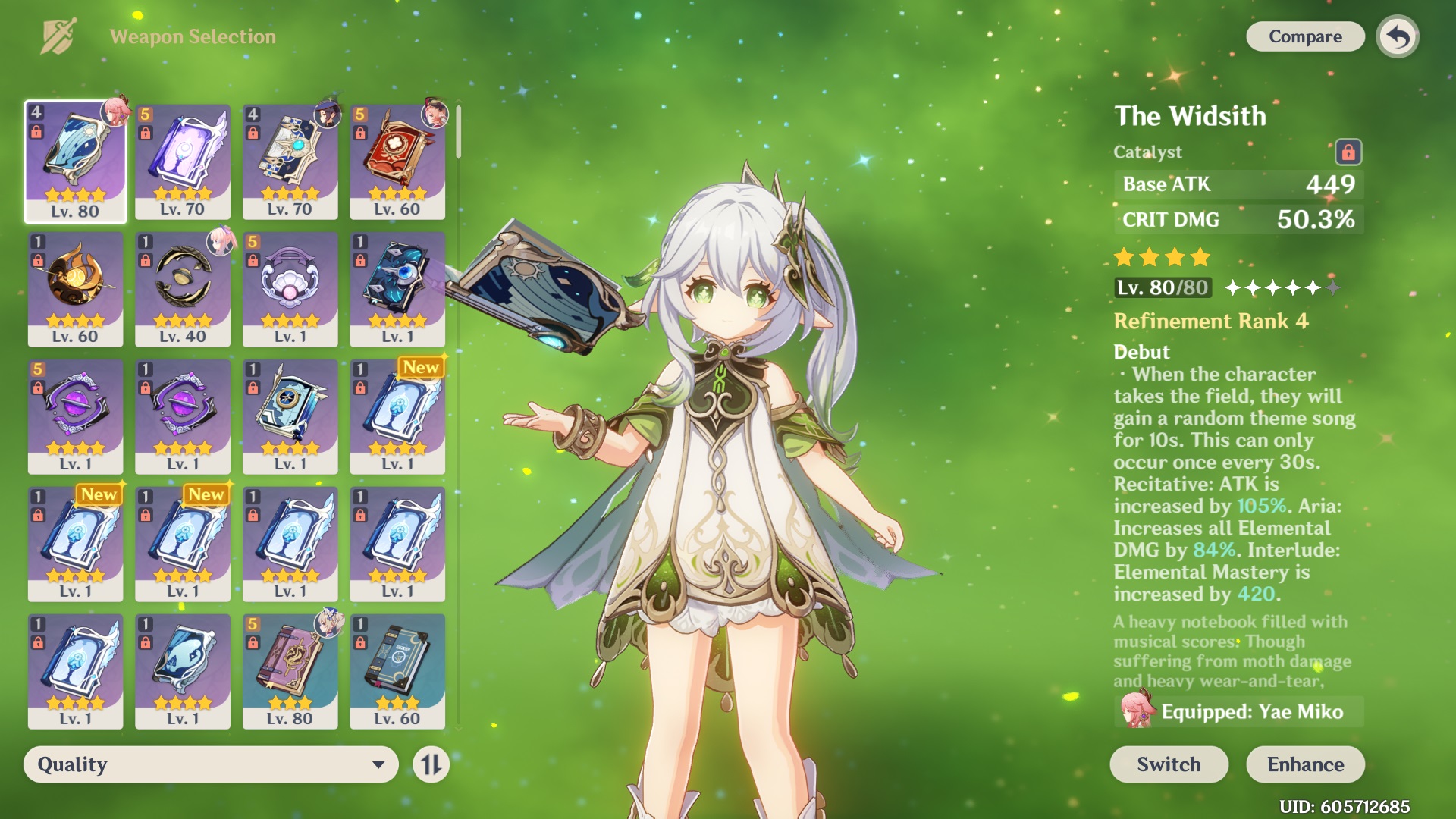
Task: Pick the dark ring Lv. 40 catalyst
Action: [x=183, y=289]
